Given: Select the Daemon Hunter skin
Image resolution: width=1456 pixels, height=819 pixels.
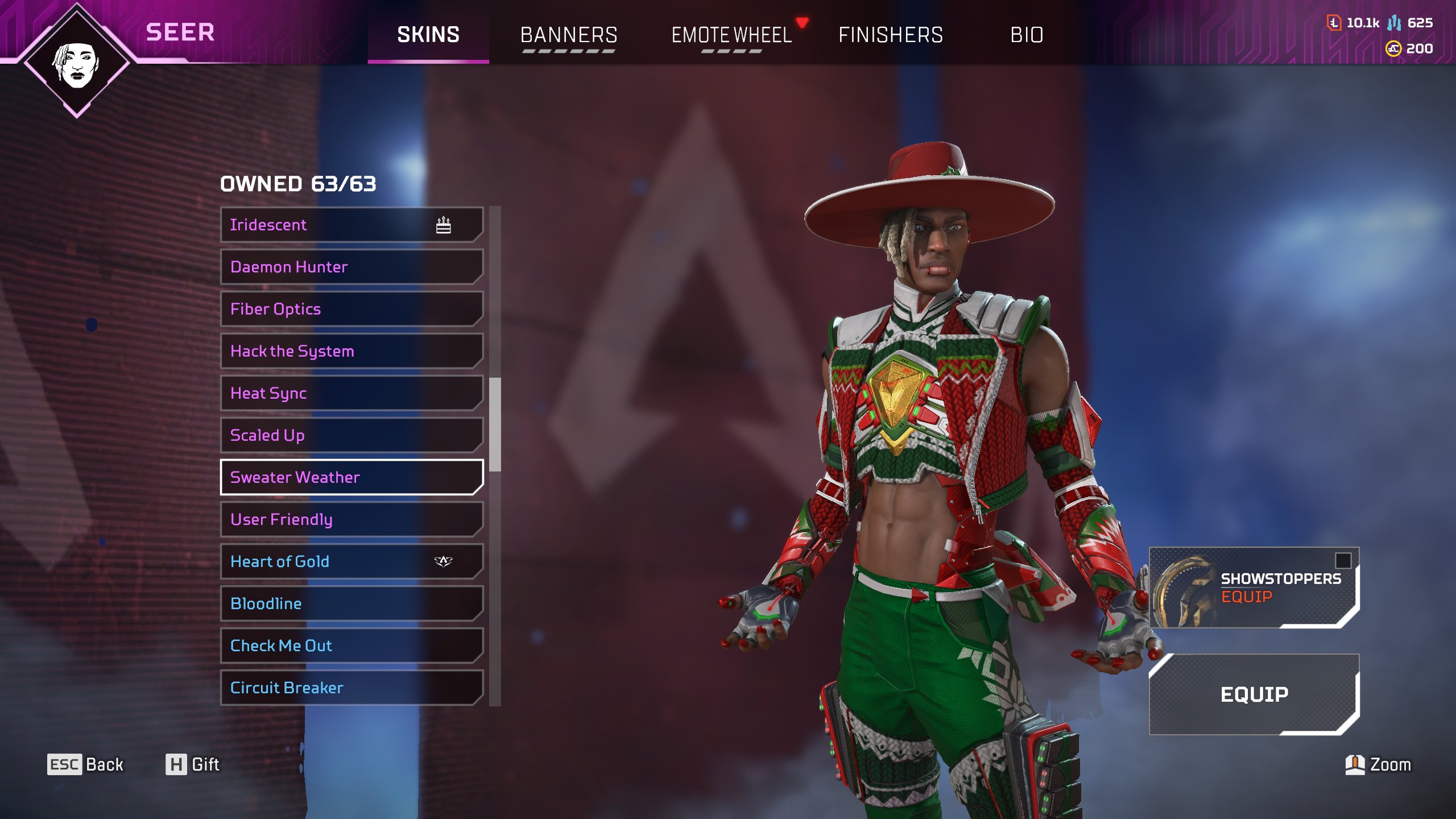Looking at the screenshot, I should (351, 267).
